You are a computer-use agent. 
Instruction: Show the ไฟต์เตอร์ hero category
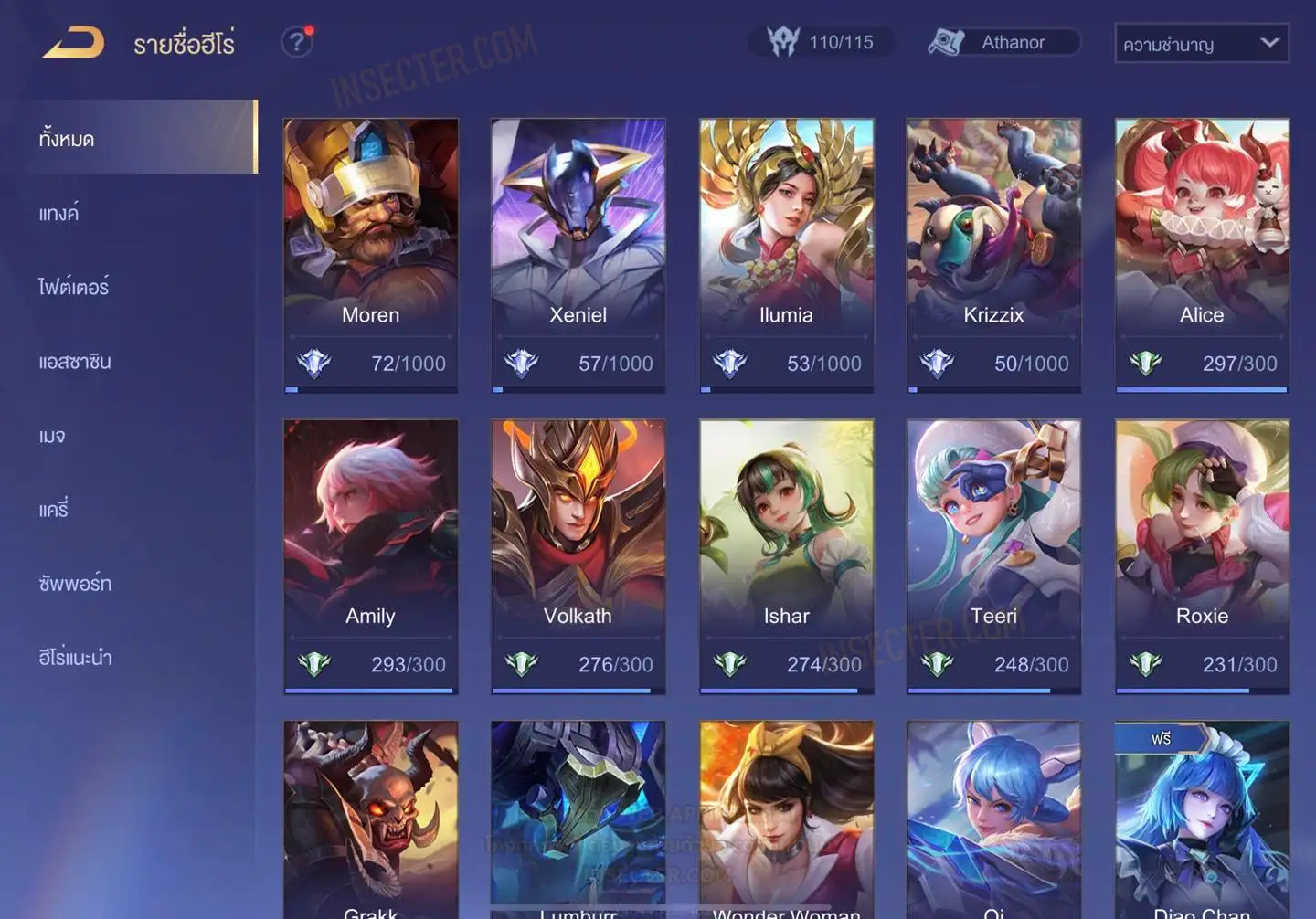coord(74,287)
